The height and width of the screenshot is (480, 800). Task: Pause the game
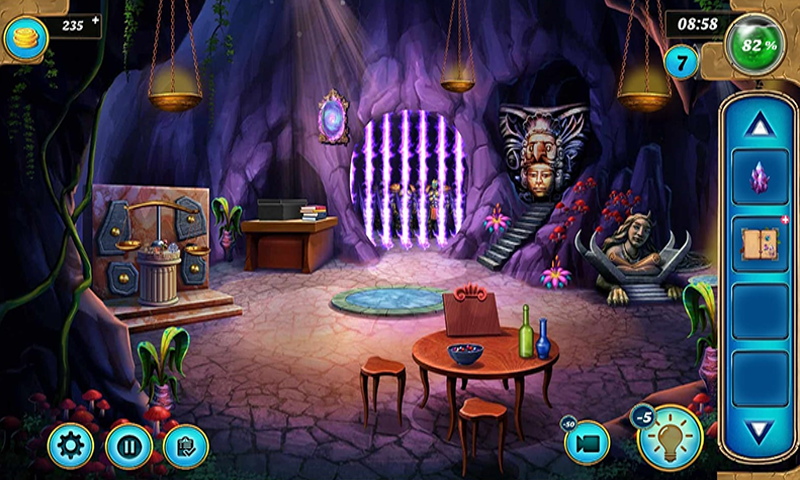coord(128,445)
